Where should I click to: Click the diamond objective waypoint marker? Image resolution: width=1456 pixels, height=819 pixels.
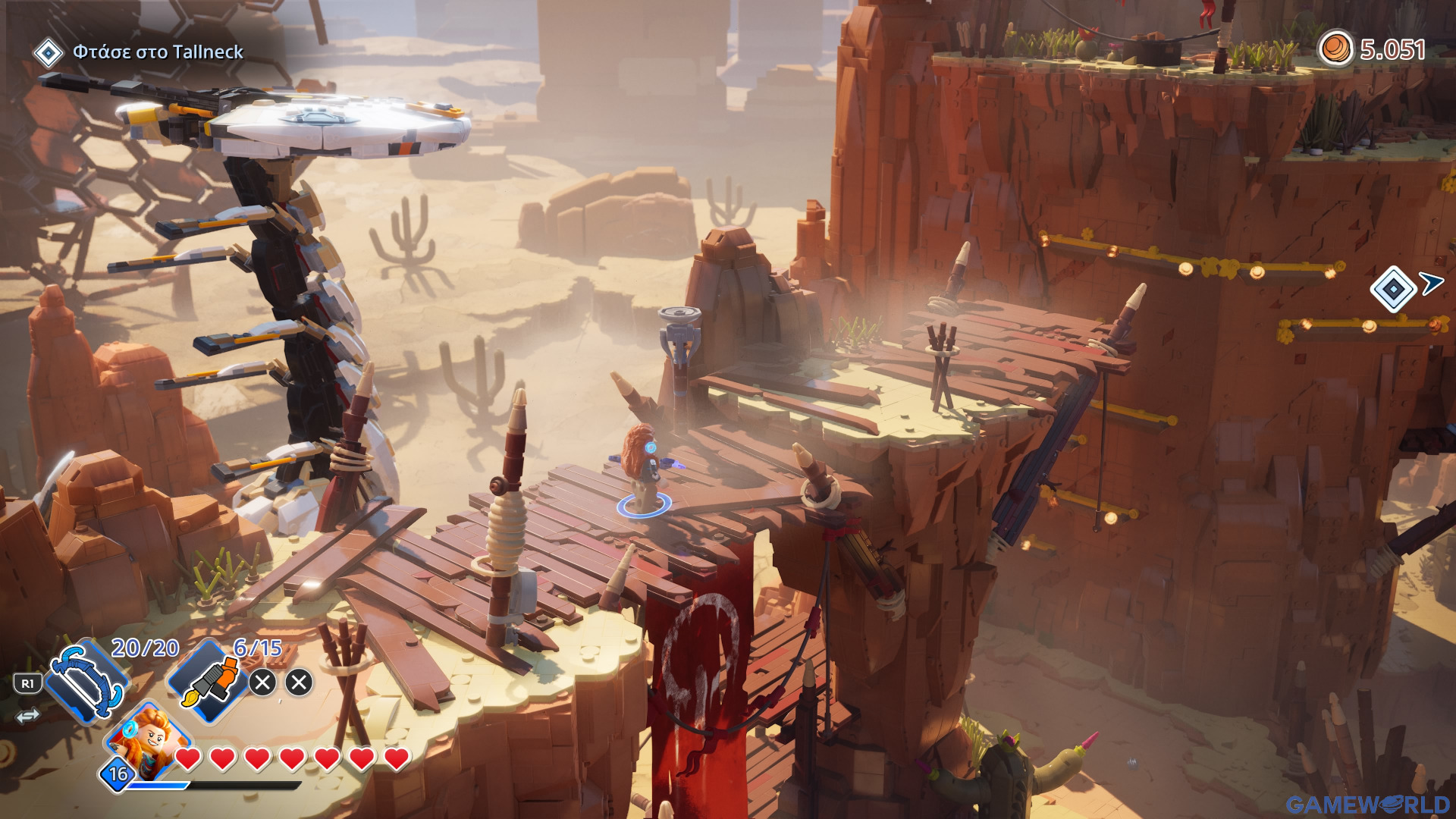point(1393,289)
